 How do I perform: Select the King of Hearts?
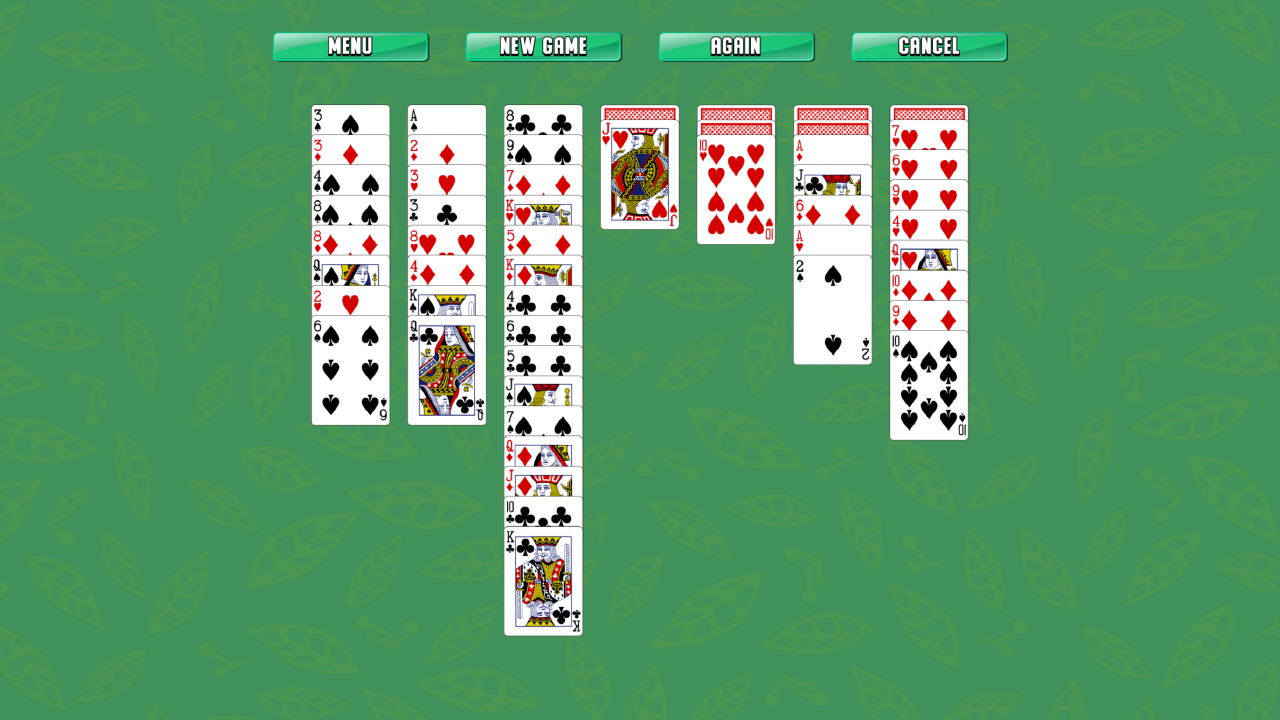[x=543, y=213]
